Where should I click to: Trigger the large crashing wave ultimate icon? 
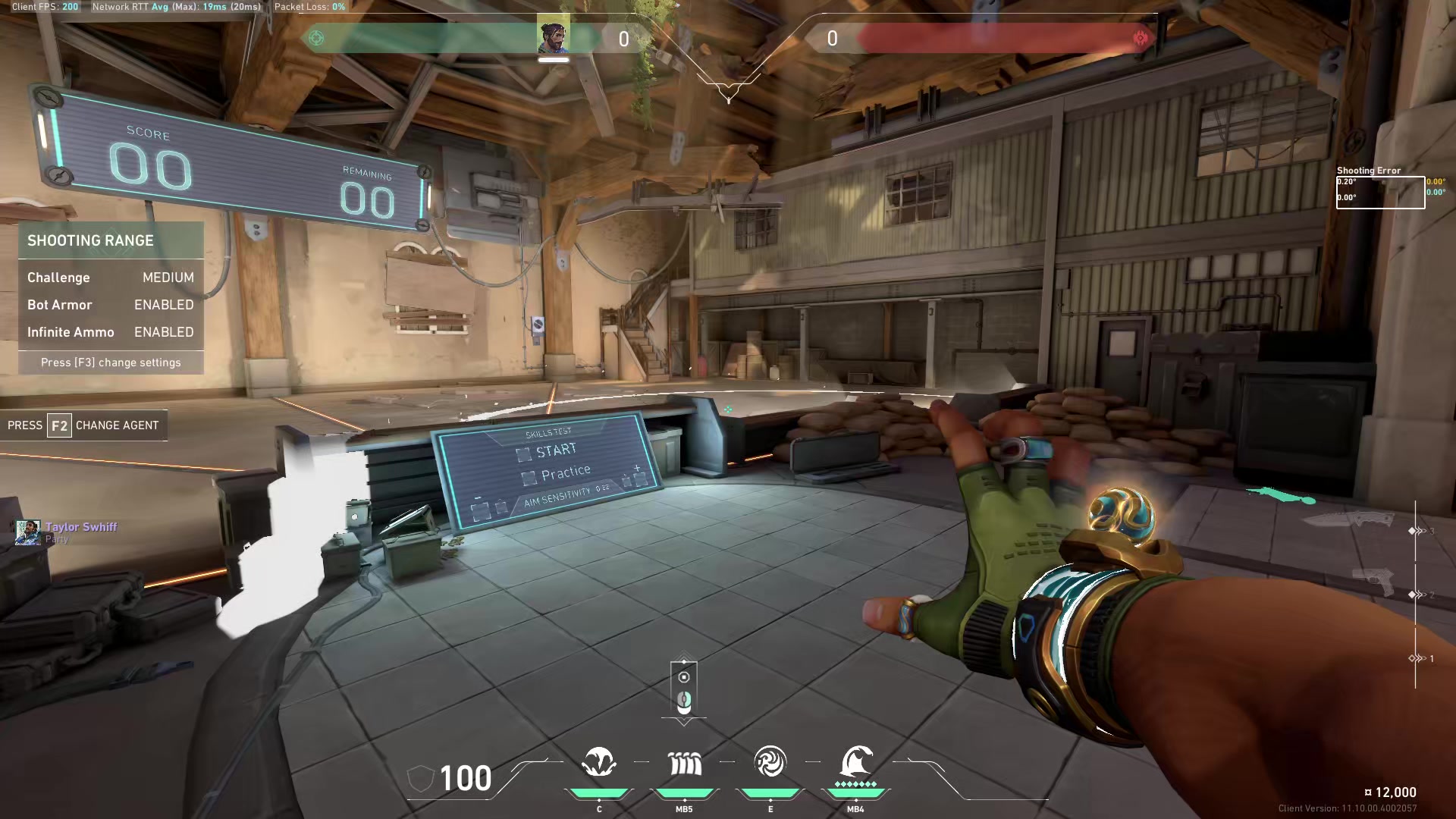[x=856, y=761]
